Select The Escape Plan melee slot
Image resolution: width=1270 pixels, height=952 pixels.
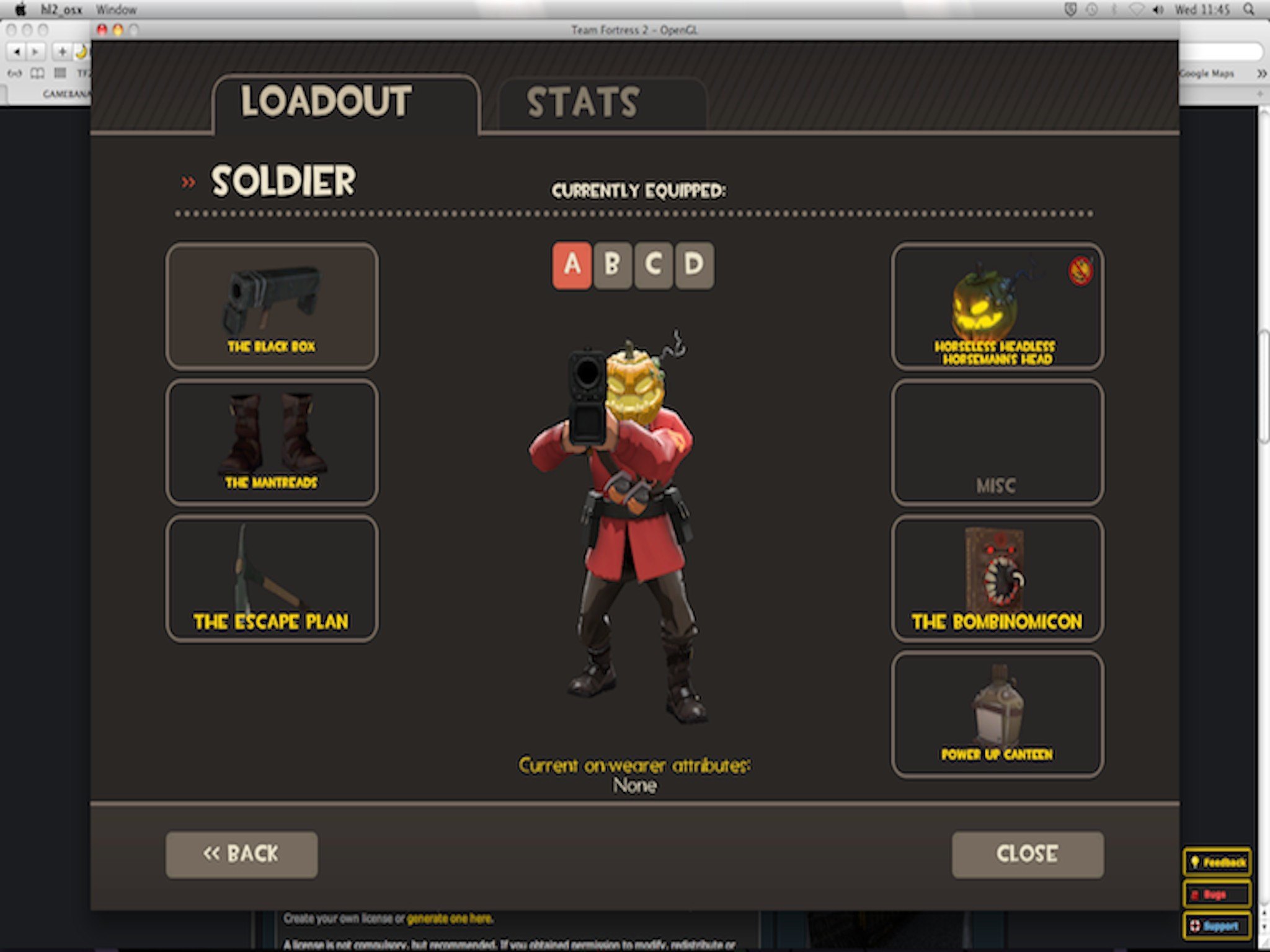272,578
